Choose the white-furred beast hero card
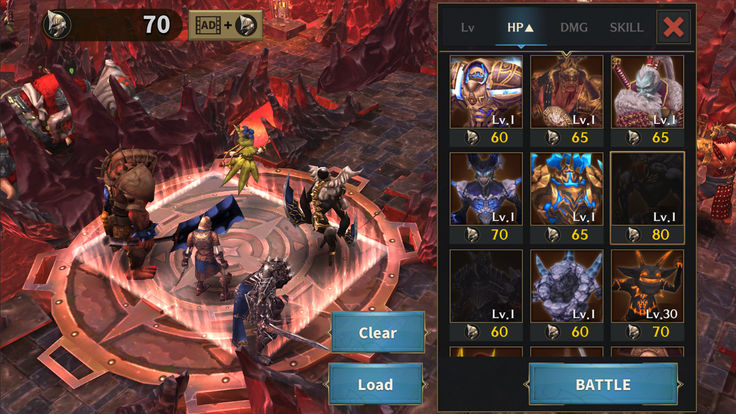This screenshot has width=736, height=414. click(x=647, y=92)
